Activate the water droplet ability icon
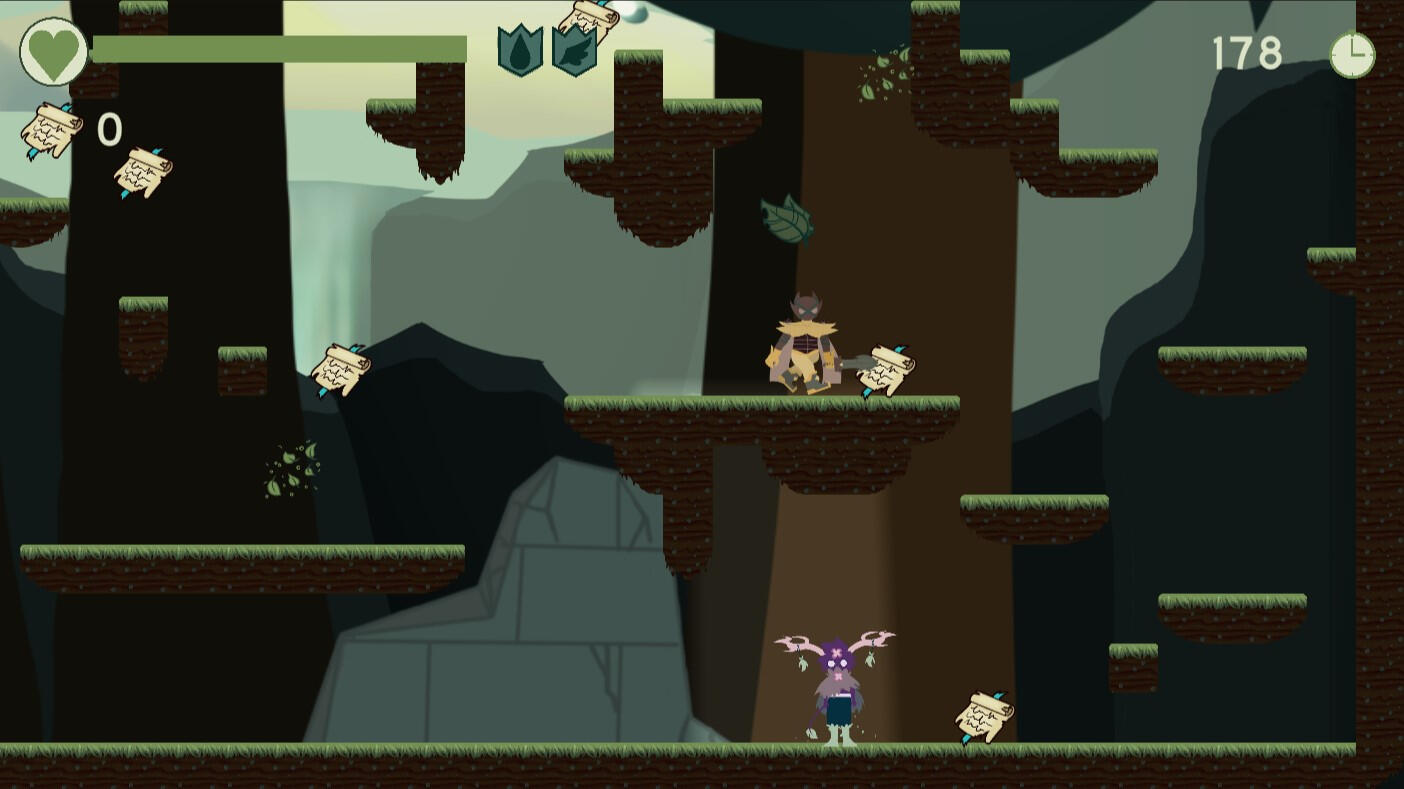This screenshot has width=1404, height=789. [520, 51]
